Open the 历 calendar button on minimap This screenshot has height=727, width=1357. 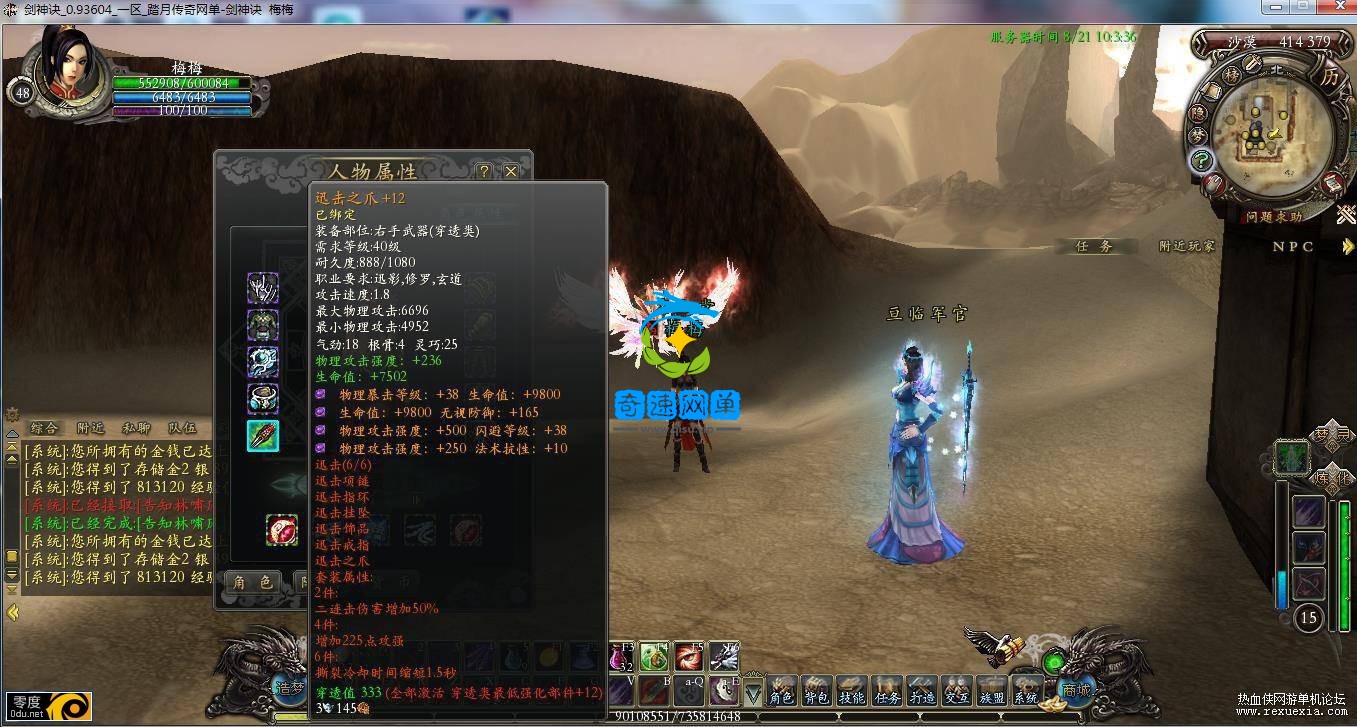[x=1329, y=77]
